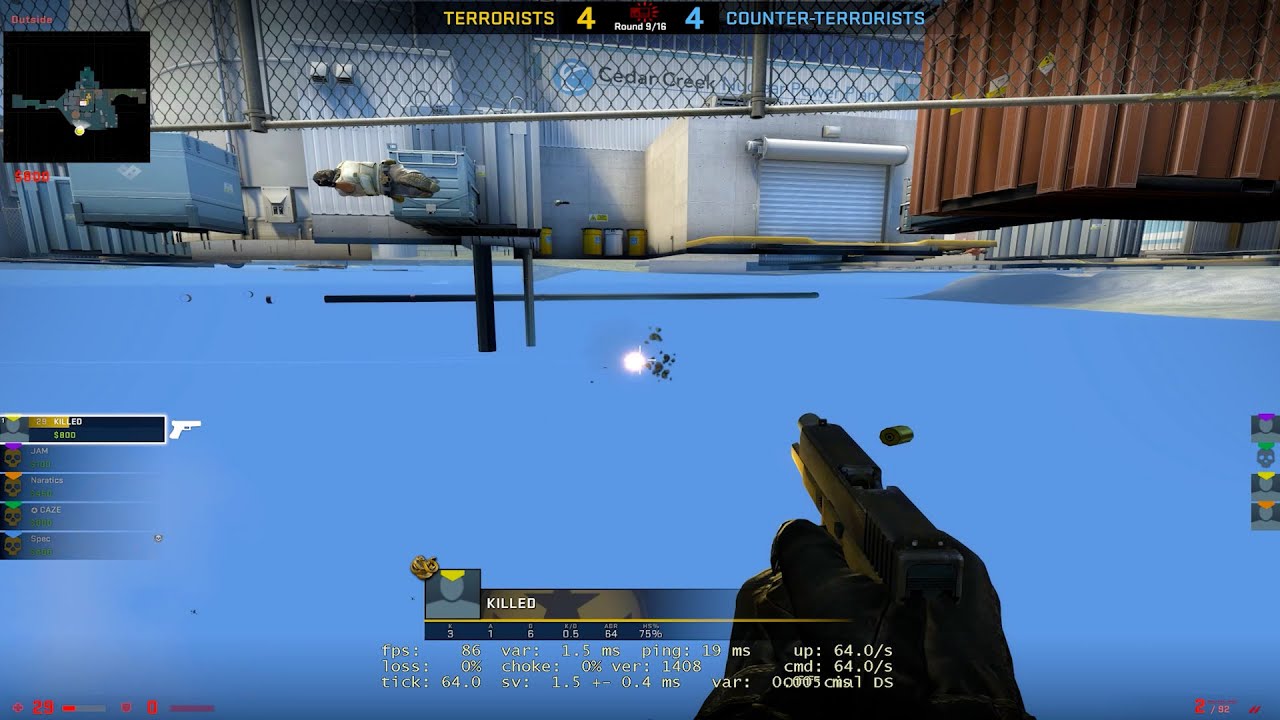Click the star icon before CAZE's name
The width and height of the screenshot is (1280, 720).
[x=34, y=509]
